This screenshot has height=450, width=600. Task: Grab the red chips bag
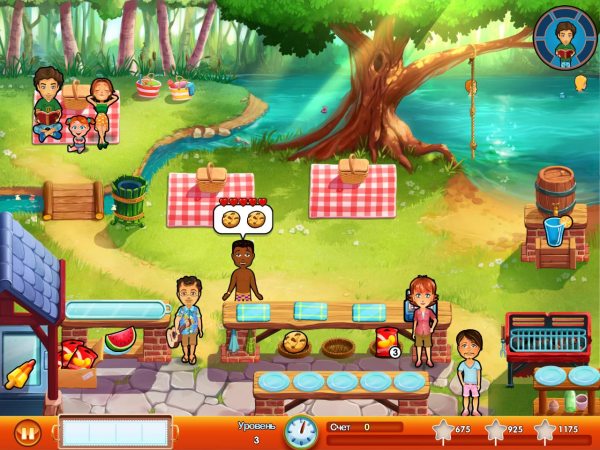pos(384,341)
